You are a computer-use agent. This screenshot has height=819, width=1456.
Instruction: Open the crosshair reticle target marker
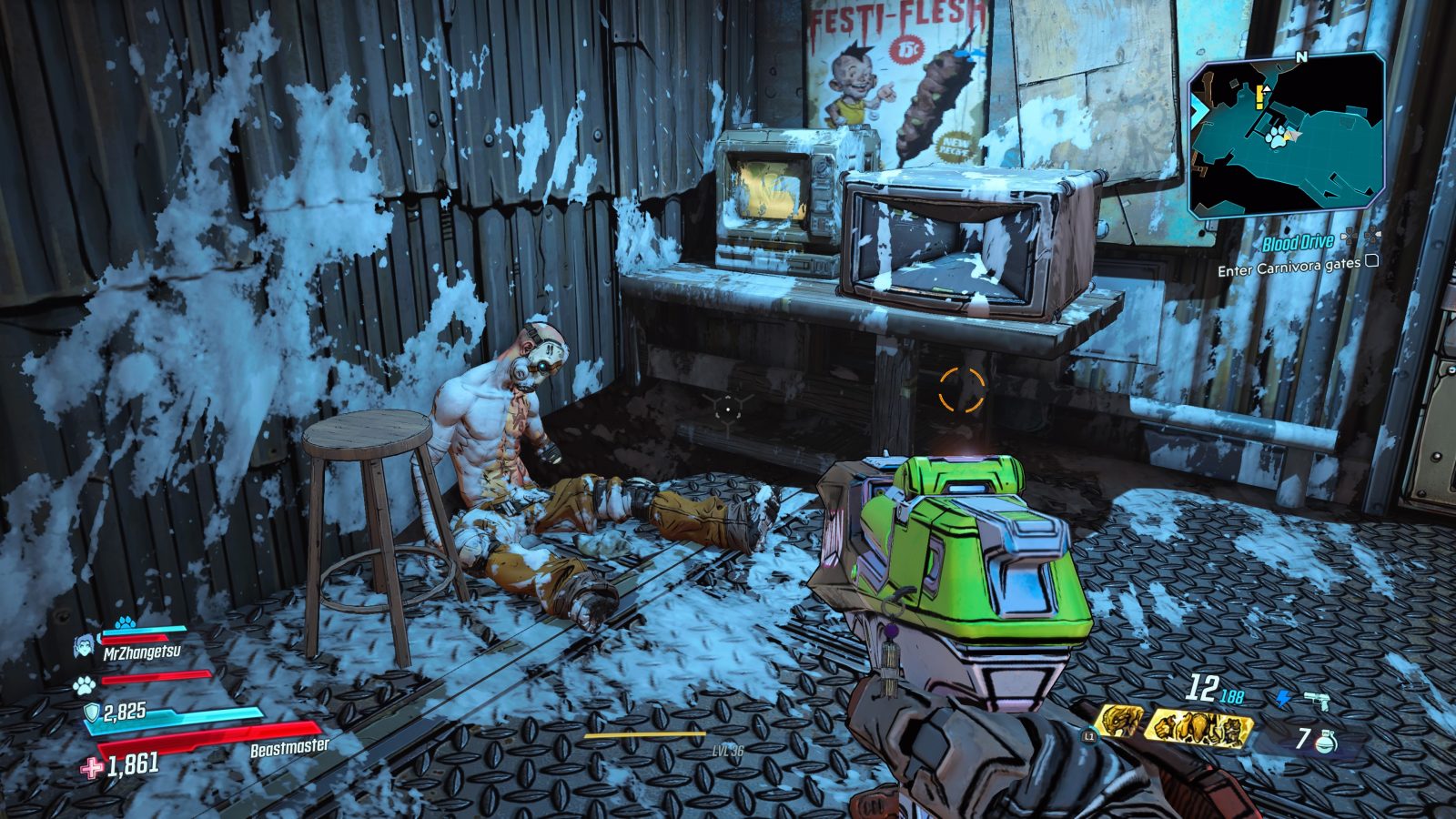click(x=960, y=387)
